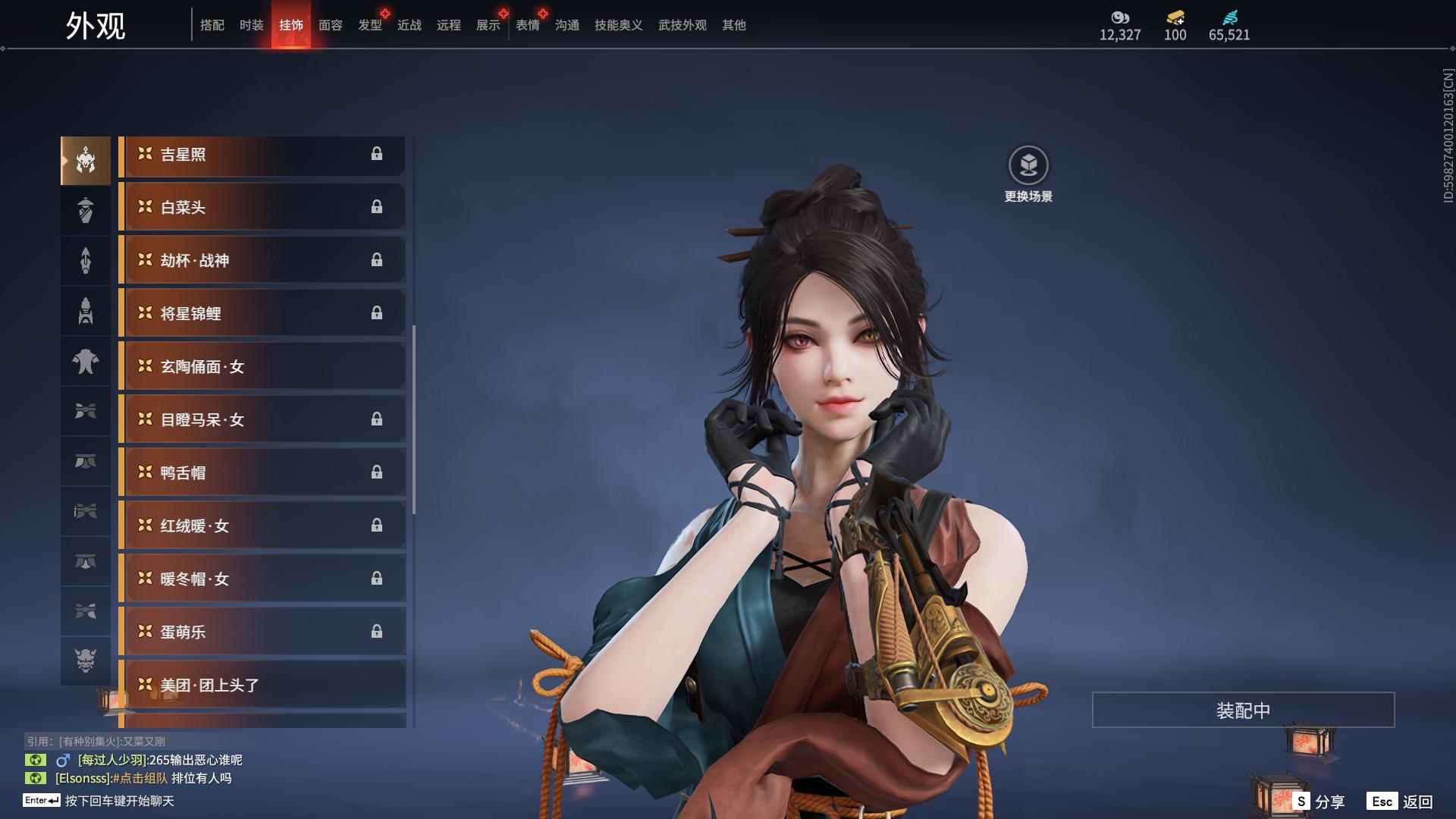The width and height of the screenshot is (1456, 819).
Task: Select the 面容 tab
Action: point(330,25)
